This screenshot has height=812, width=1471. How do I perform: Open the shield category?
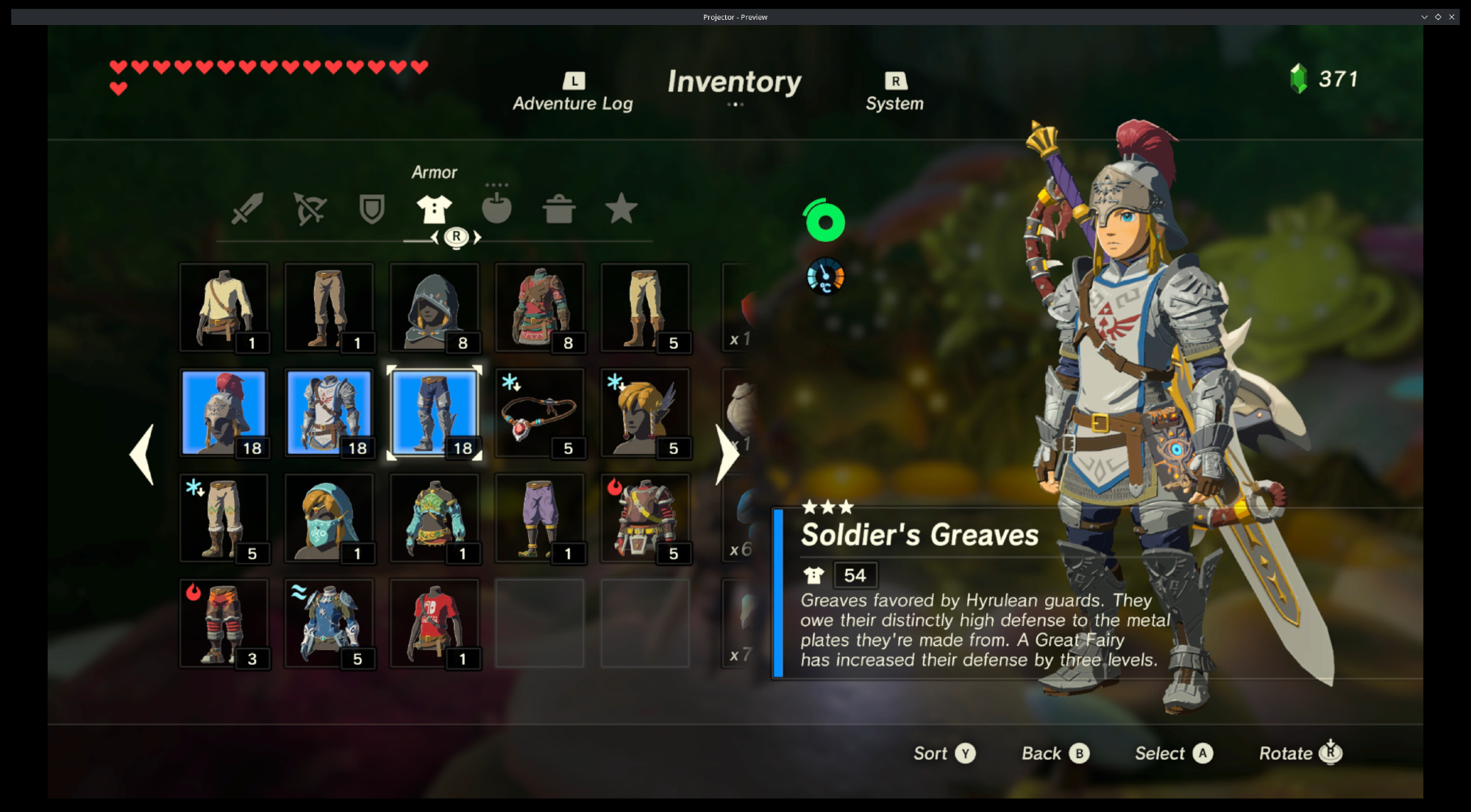pyautogui.click(x=371, y=209)
